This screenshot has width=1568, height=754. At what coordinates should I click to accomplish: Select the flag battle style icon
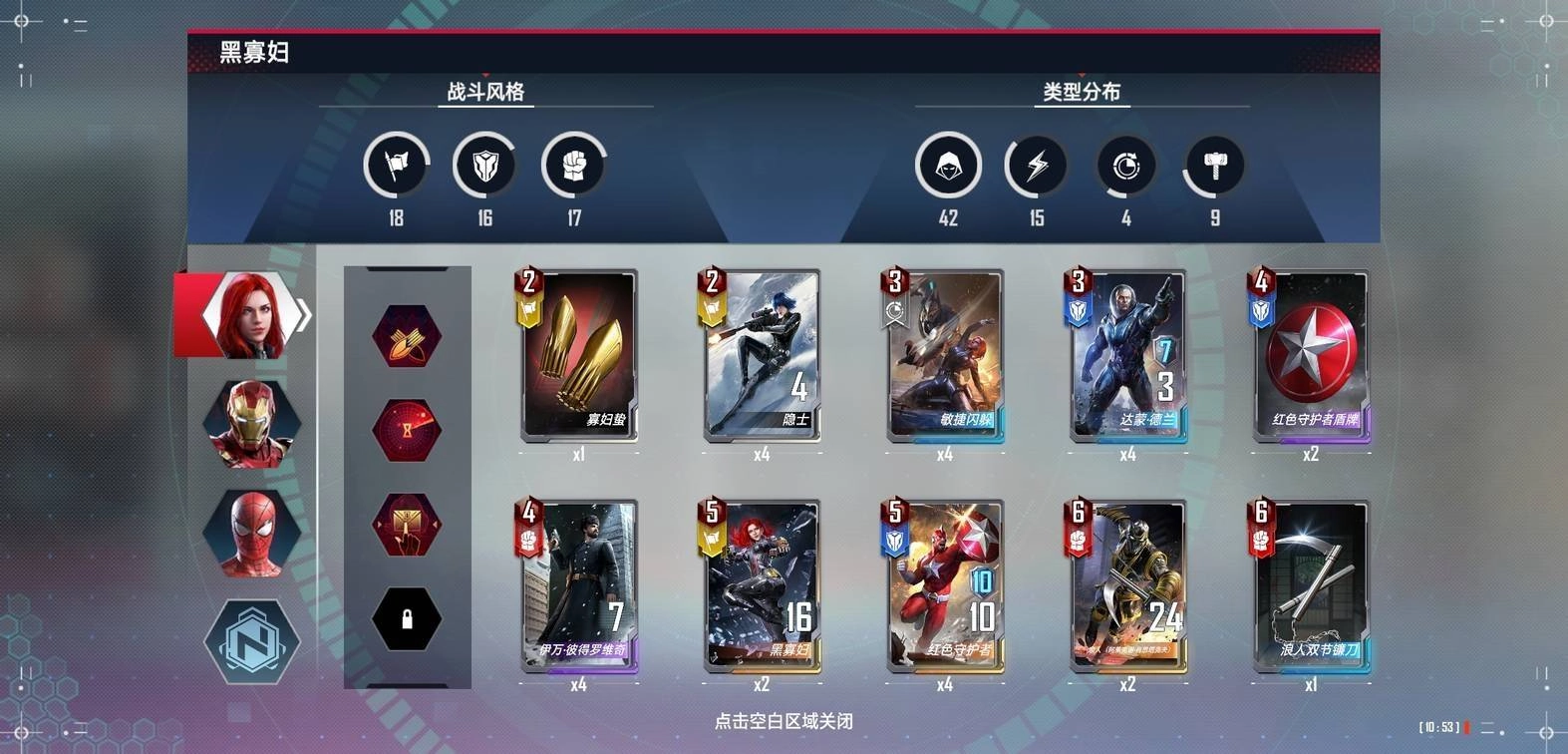point(395,166)
